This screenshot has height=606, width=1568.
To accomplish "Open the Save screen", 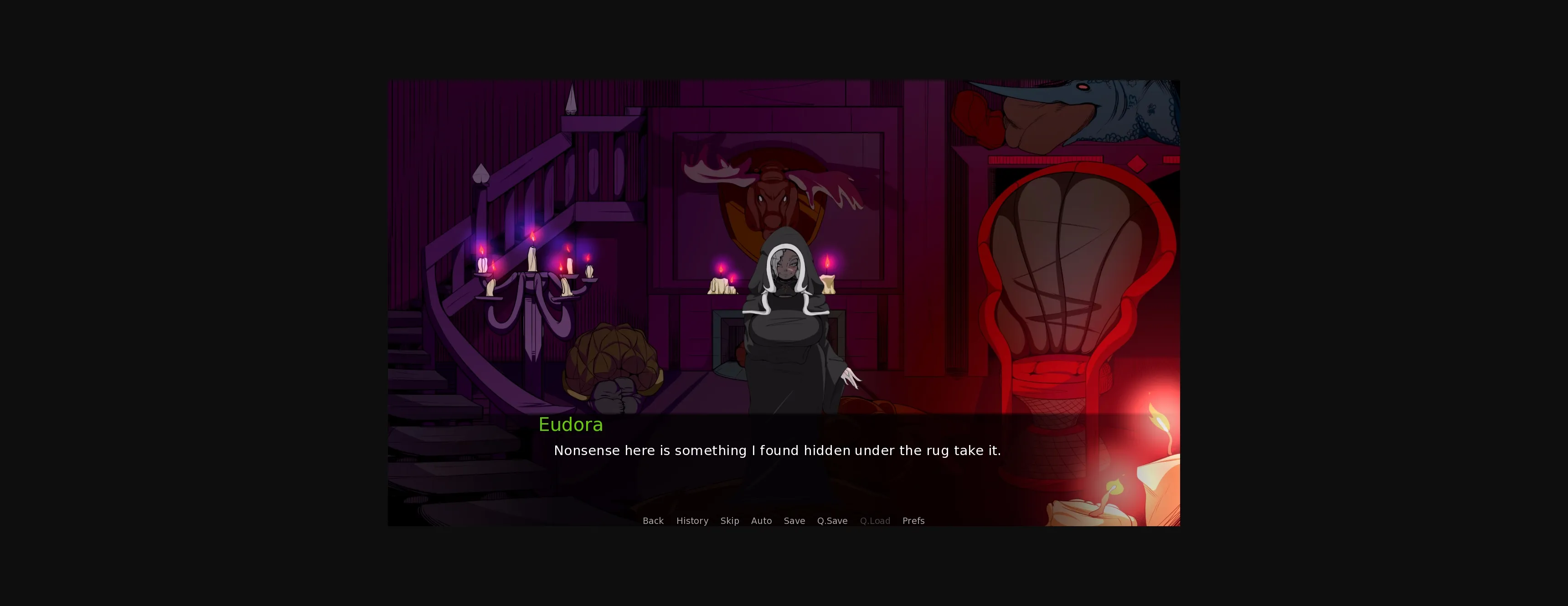I will [x=794, y=521].
